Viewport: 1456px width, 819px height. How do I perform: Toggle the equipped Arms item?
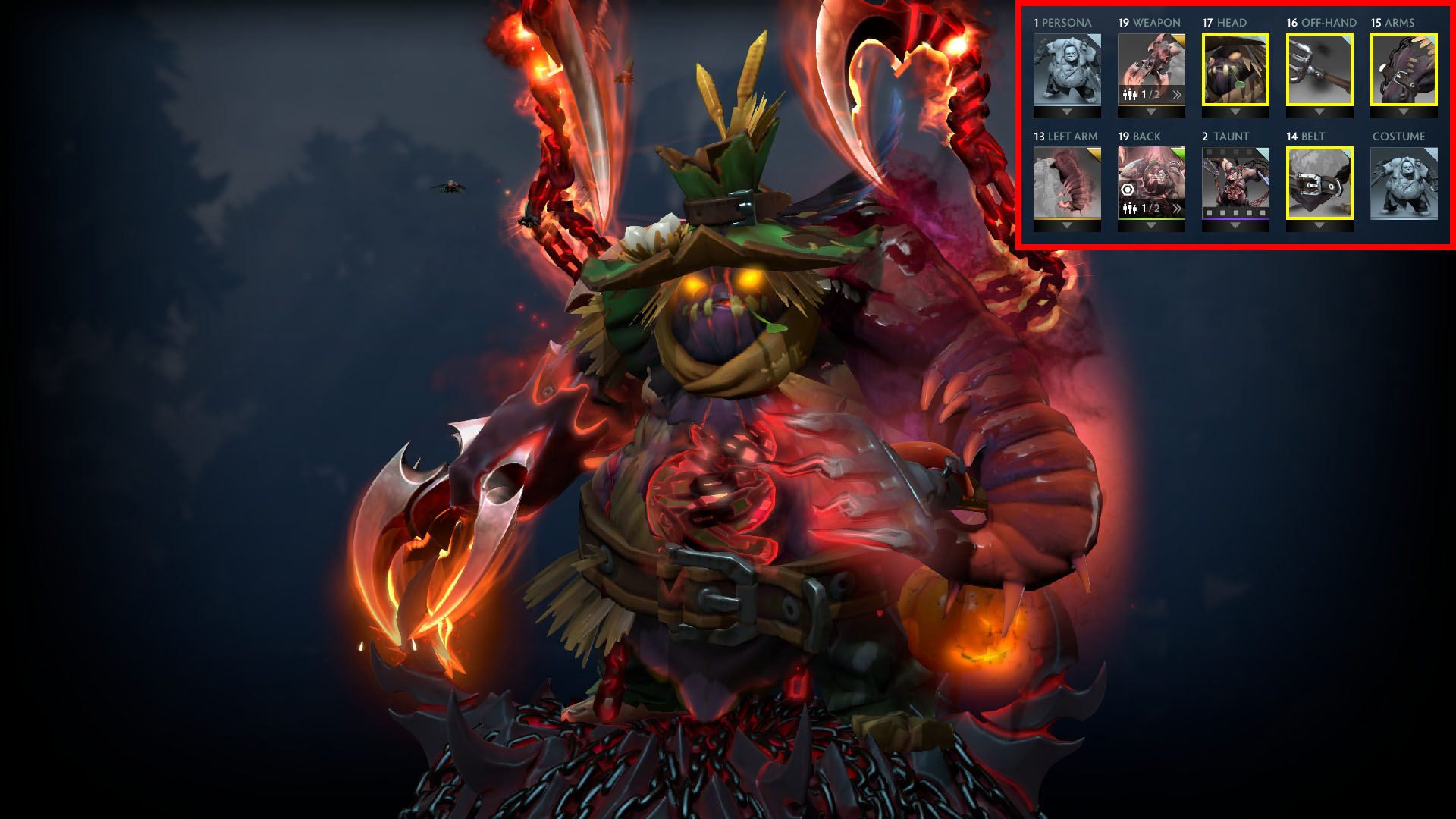pyautogui.click(x=1403, y=69)
